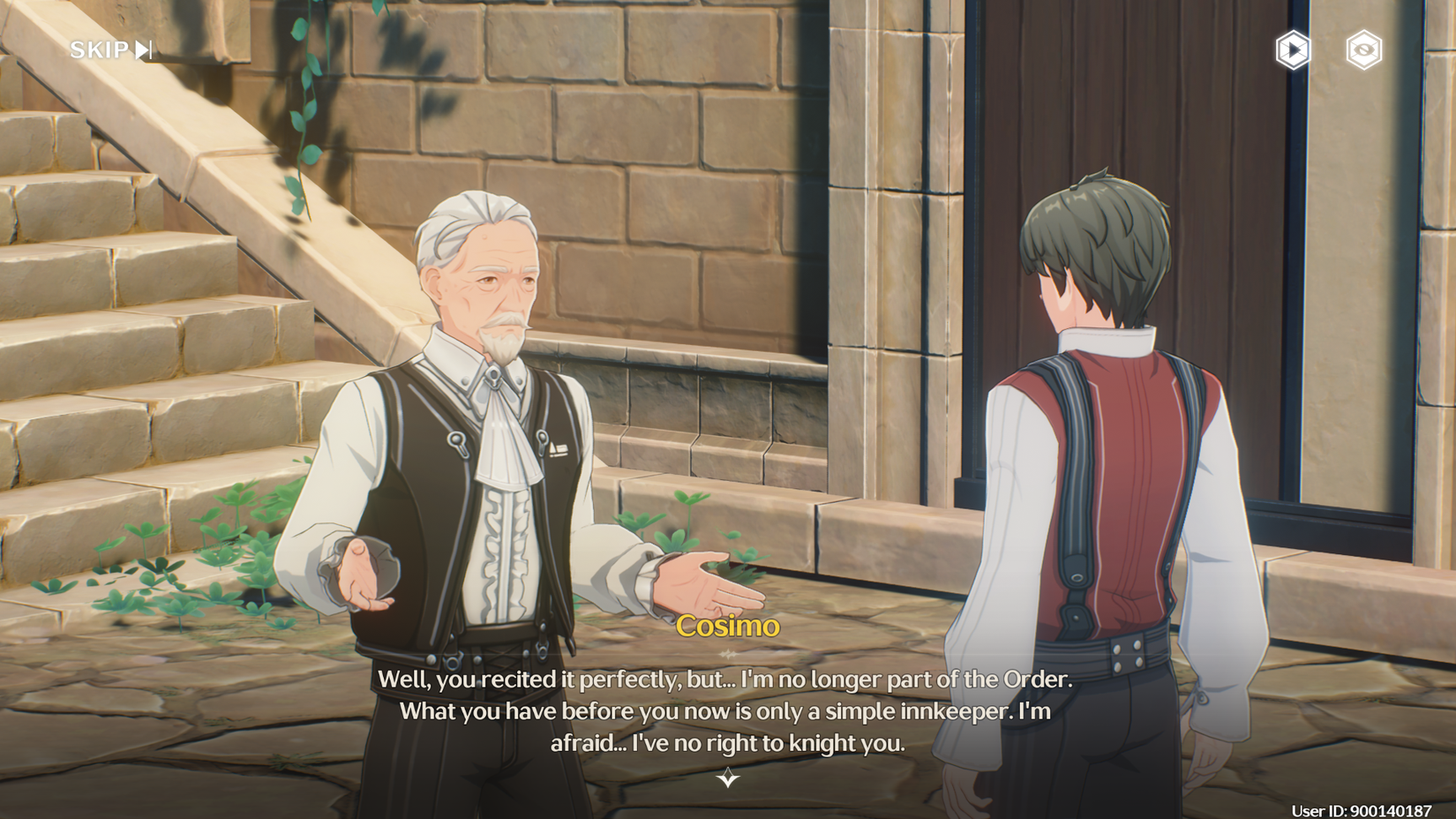
Task: Toggle UI visibility using the eye hexagon
Action: (x=1364, y=49)
